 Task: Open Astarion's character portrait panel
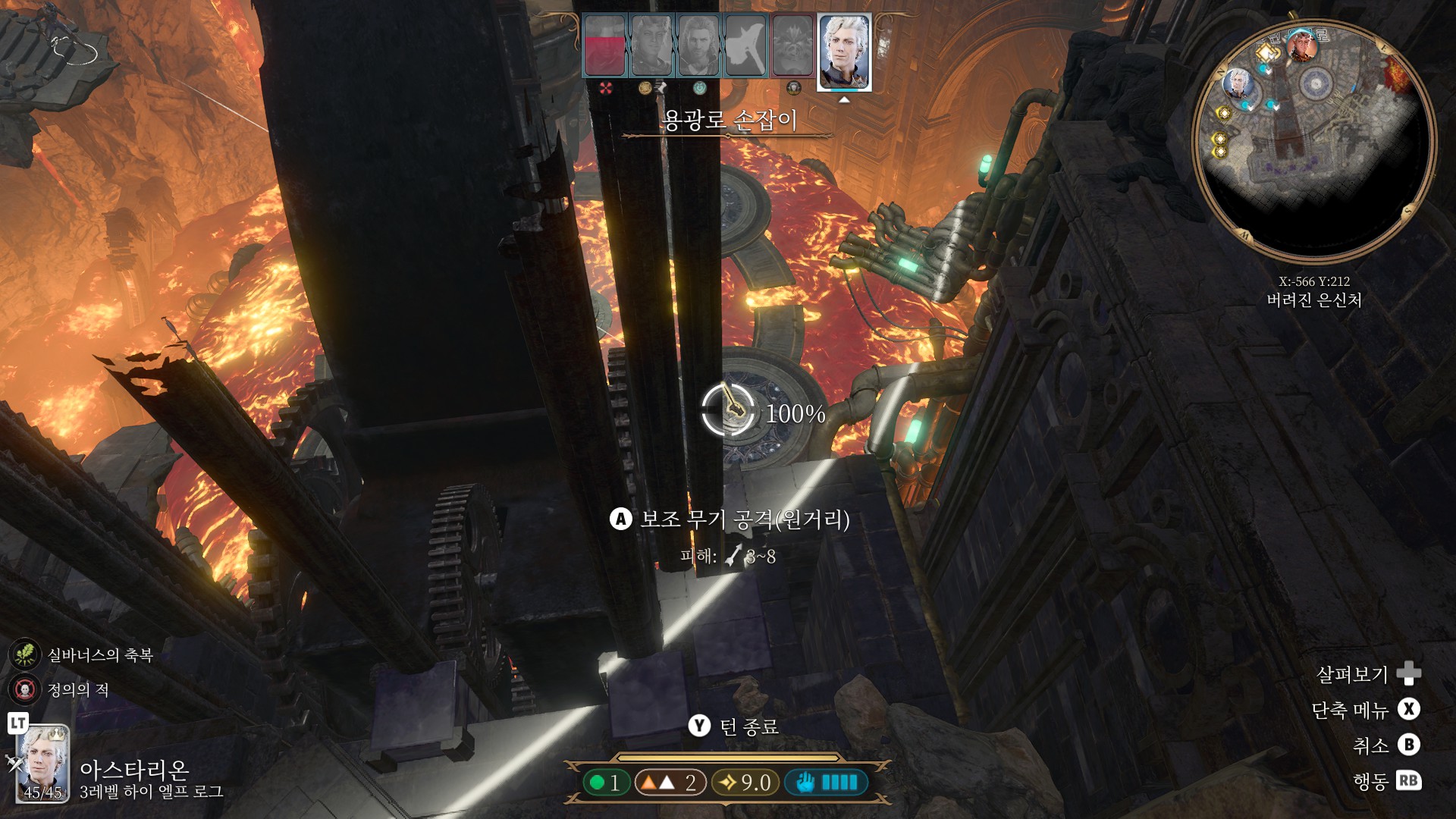pyautogui.click(x=43, y=764)
